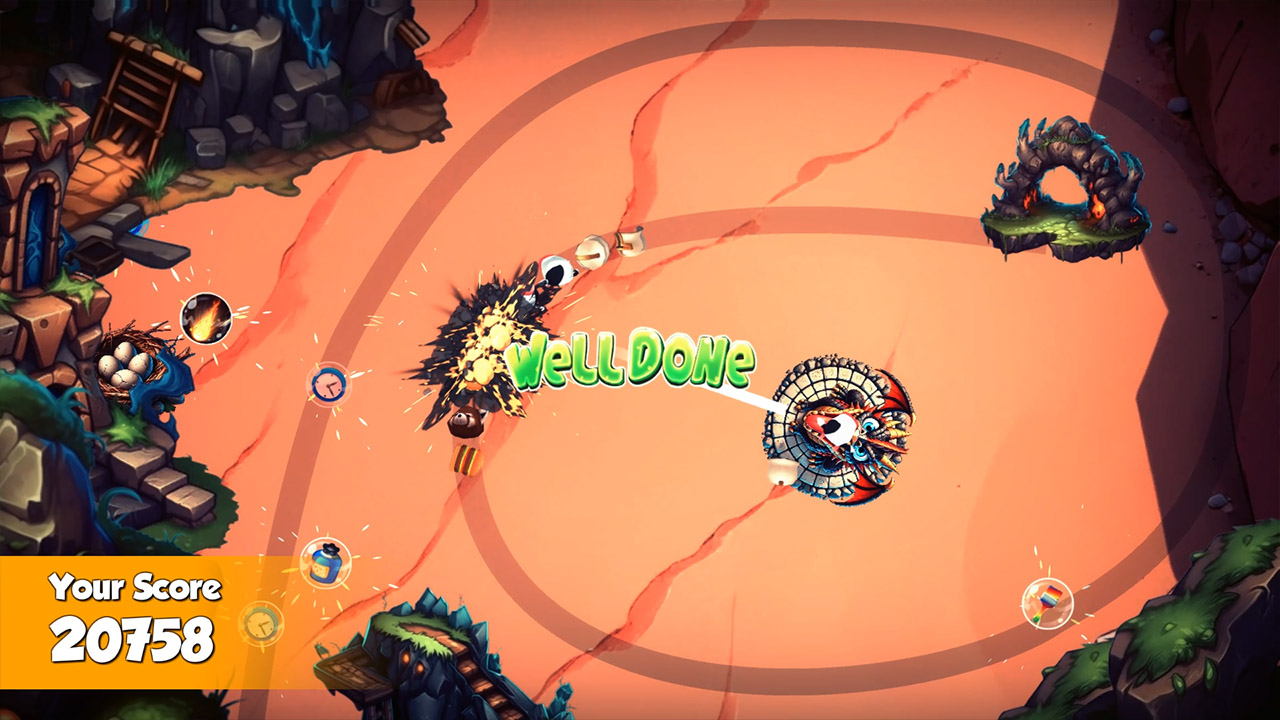Click the WELL DONE banner text
The height and width of the screenshot is (720, 1280).
[629, 363]
